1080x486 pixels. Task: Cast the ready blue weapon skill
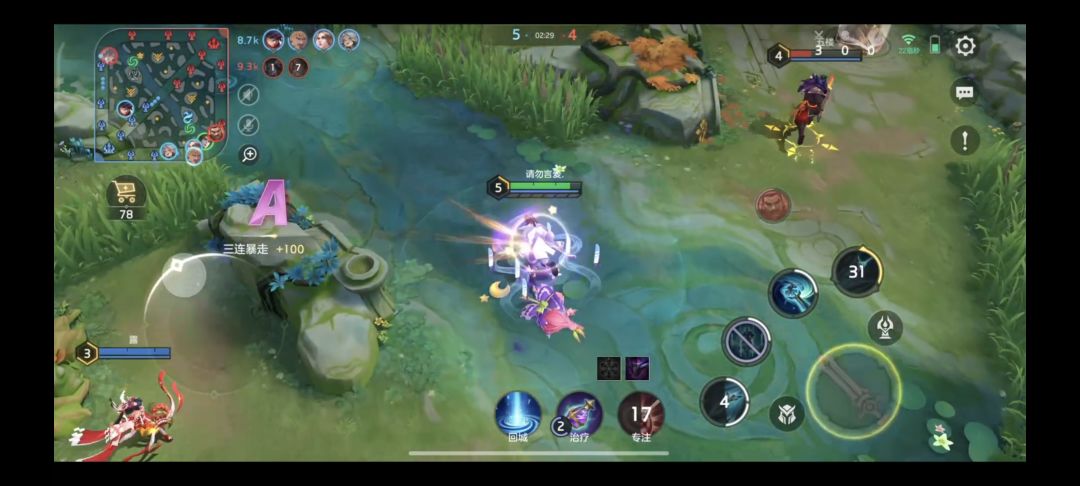click(793, 293)
